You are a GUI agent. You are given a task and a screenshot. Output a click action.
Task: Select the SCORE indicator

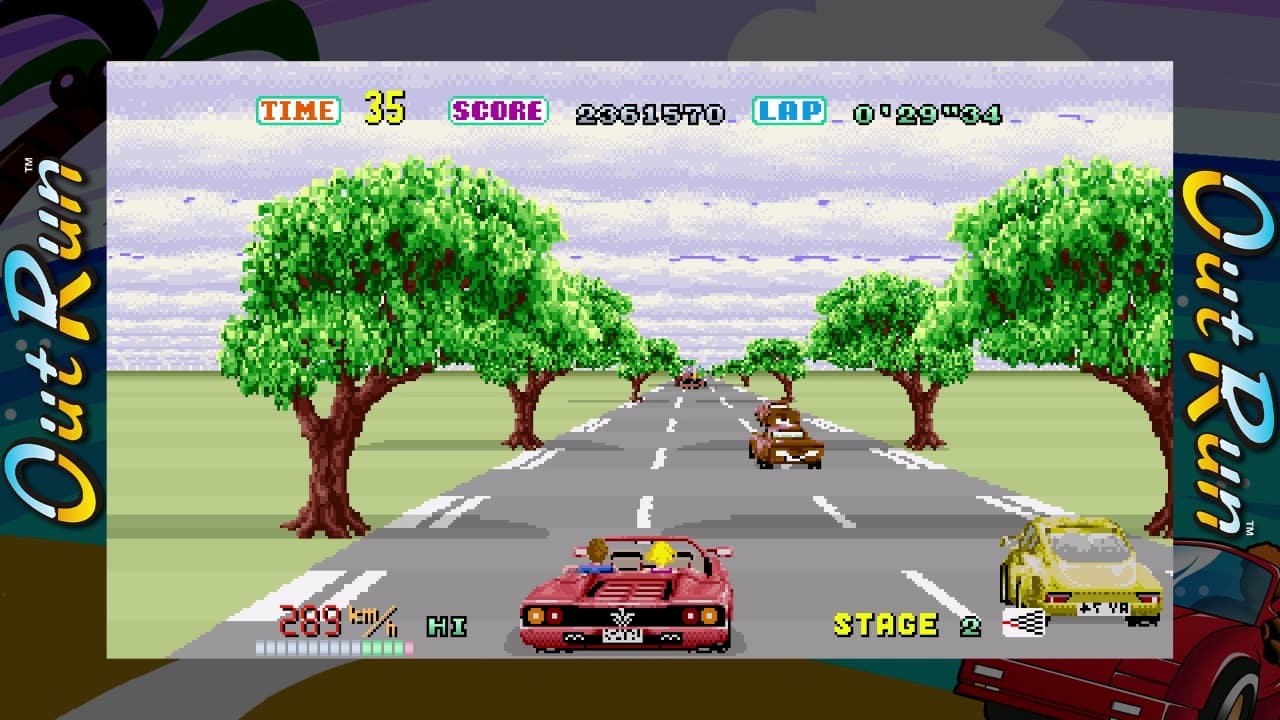coord(499,110)
